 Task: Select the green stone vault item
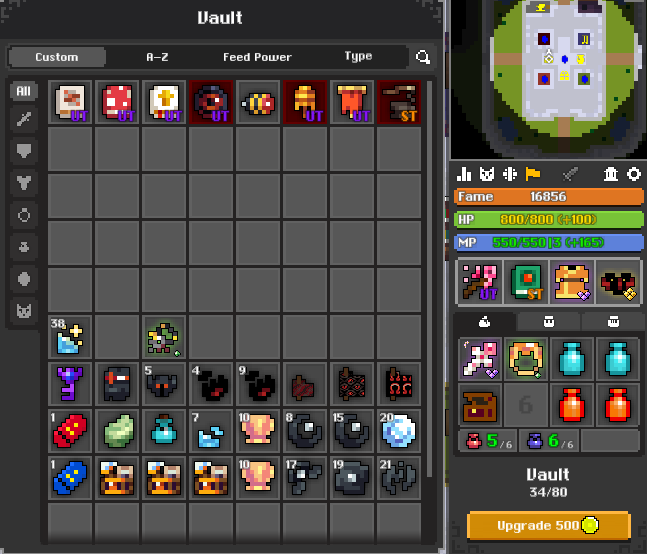coord(118,430)
